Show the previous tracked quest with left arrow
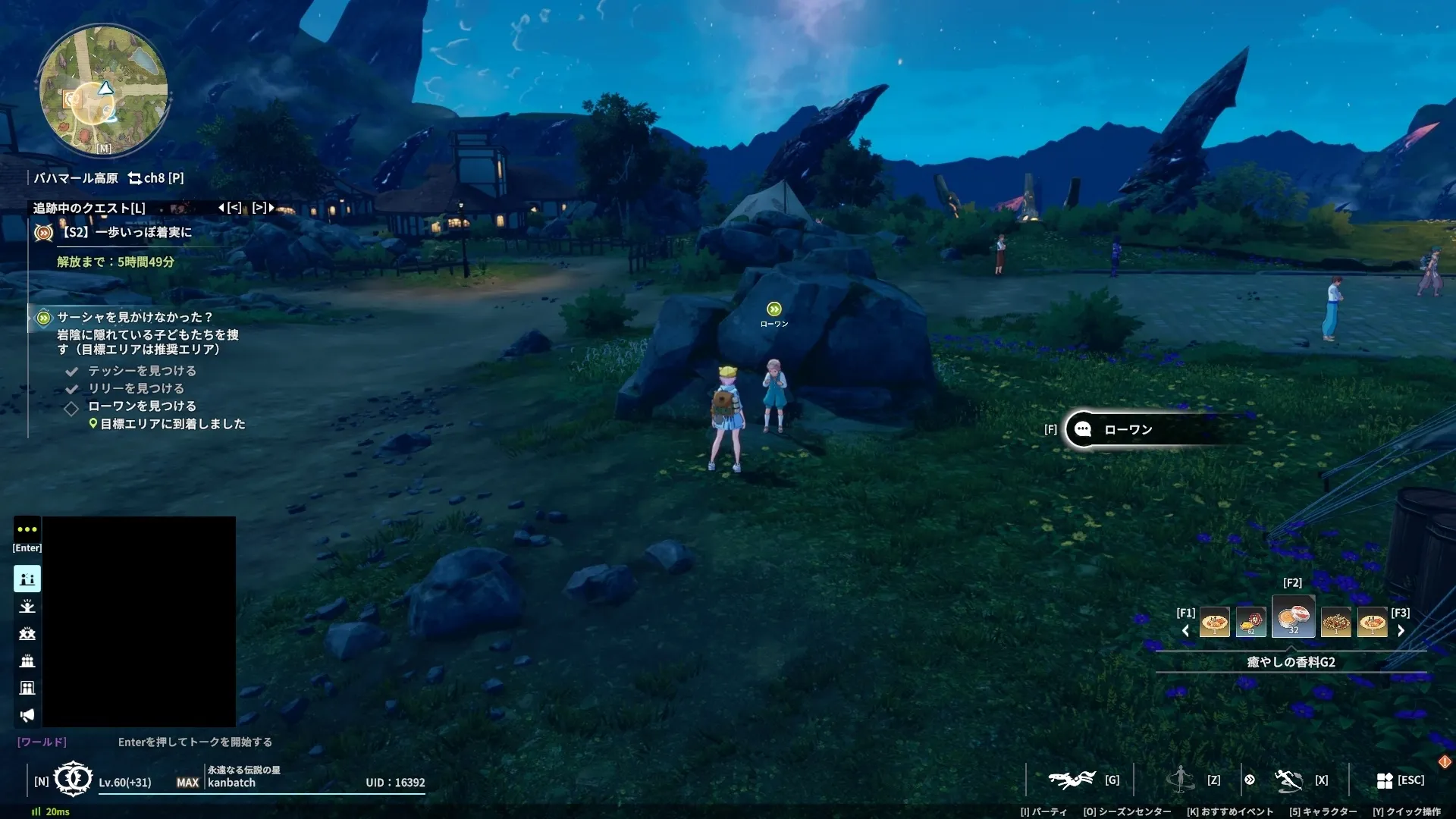The width and height of the screenshot is (1456, 819). pos(221,207)
